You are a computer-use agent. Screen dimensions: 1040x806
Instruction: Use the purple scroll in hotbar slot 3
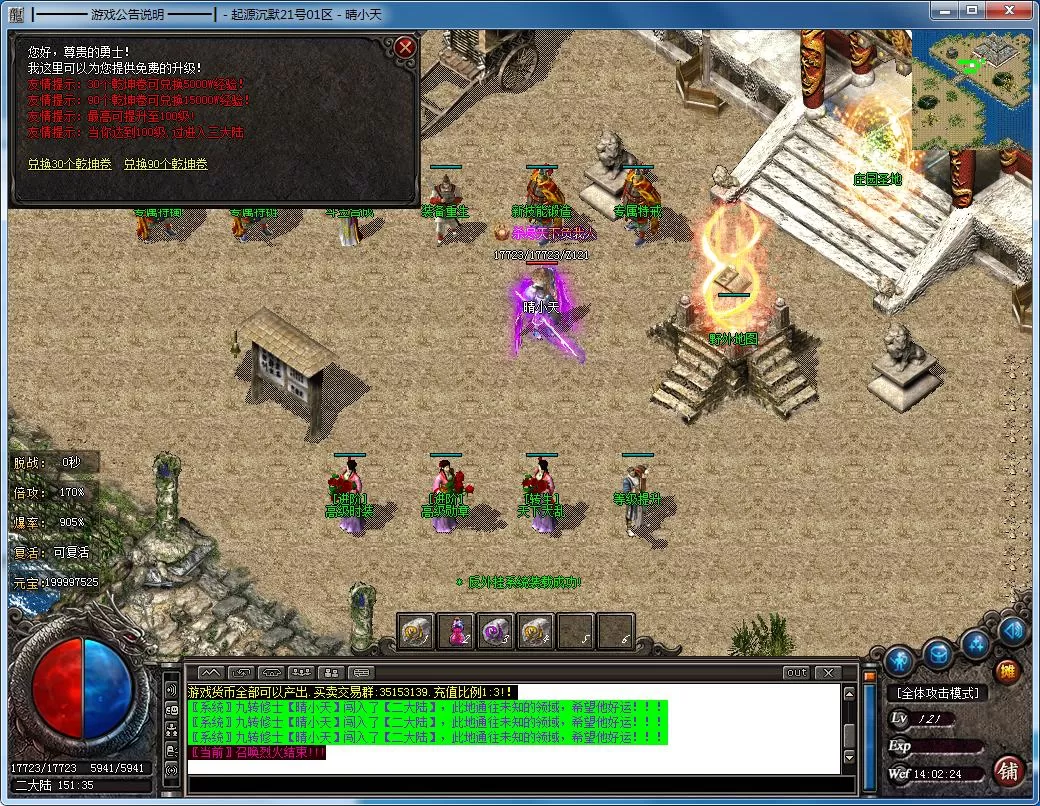point(496,631)
